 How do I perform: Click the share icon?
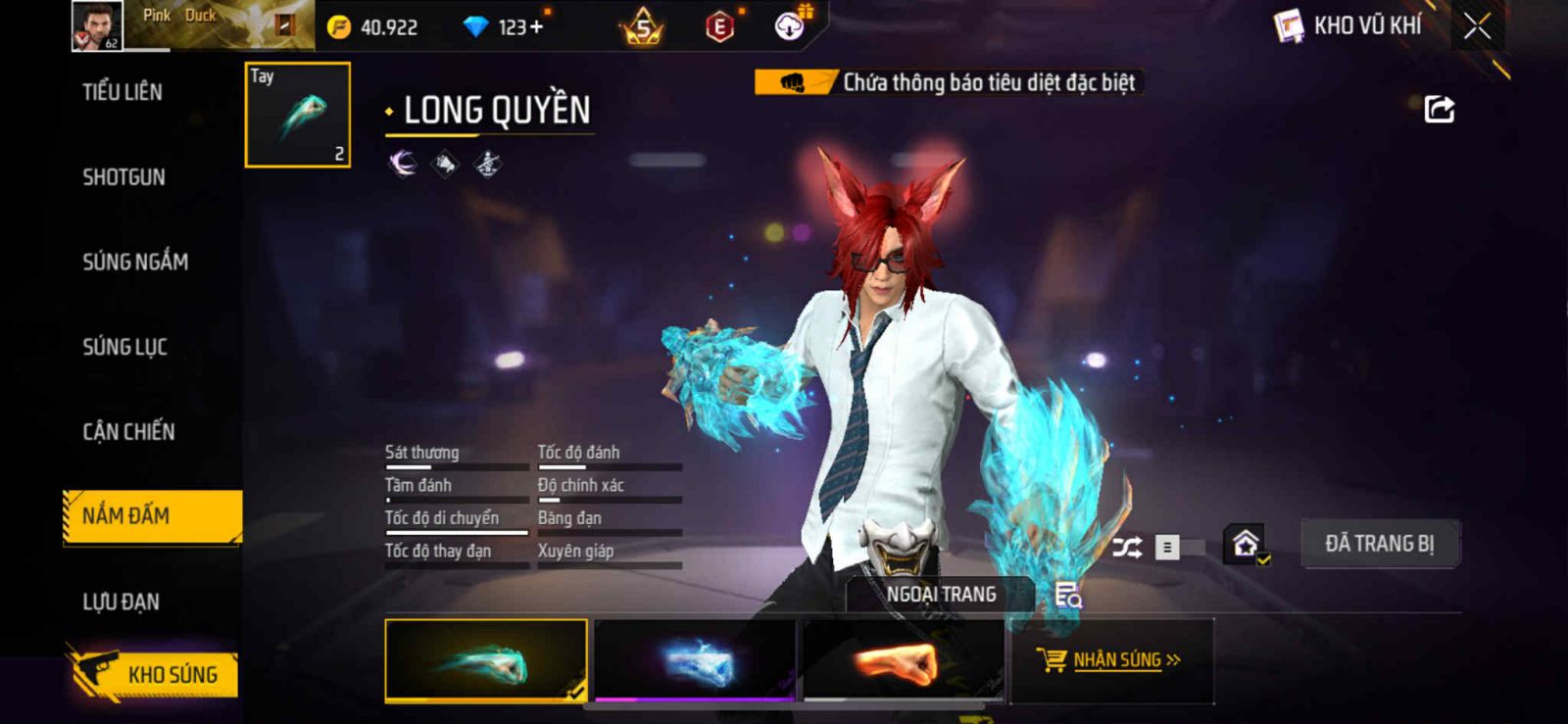click(x=1439, y=109)
